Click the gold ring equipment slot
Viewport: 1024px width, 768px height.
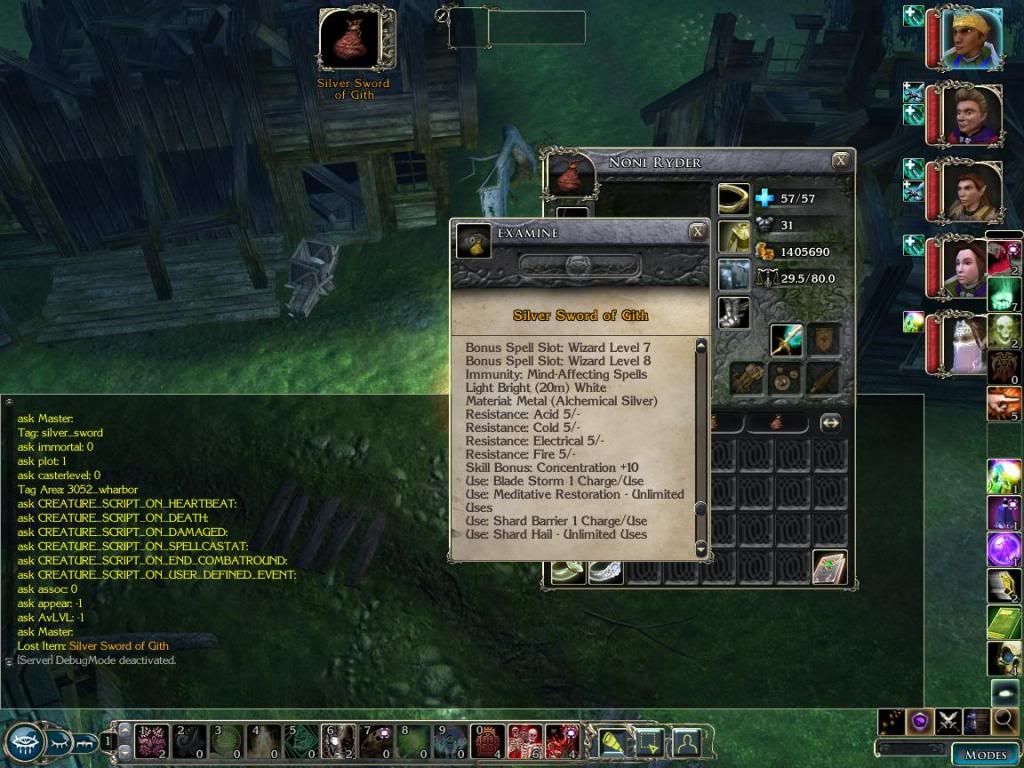(733, 199)
